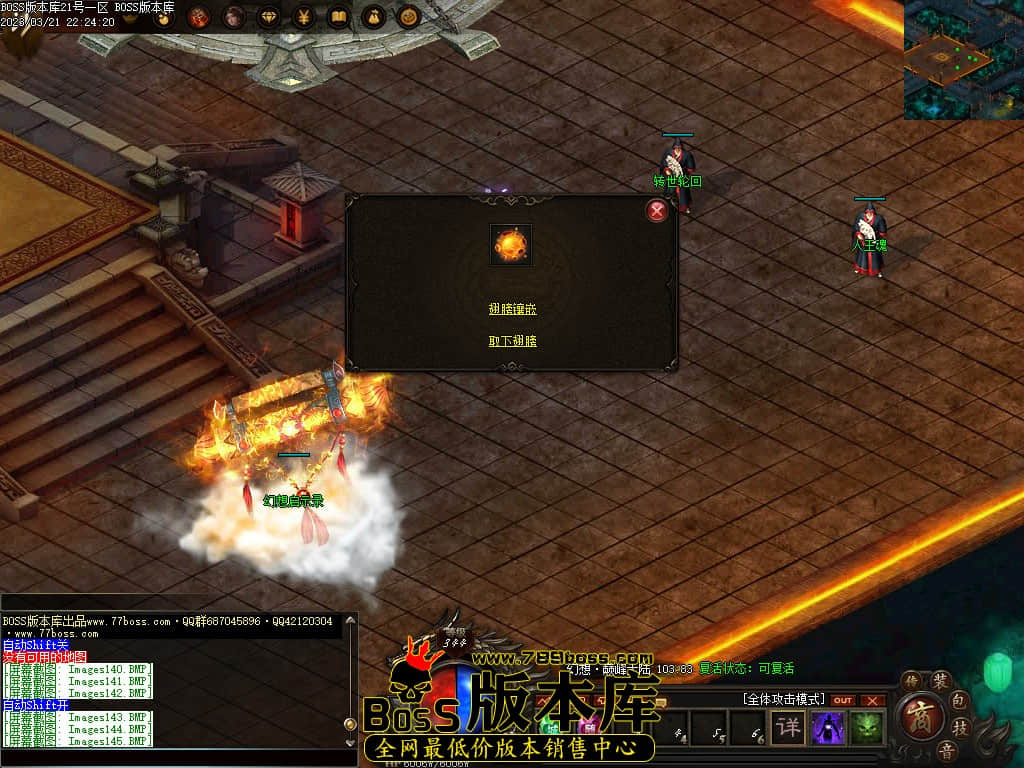Viewport: 1024px width, 768px height.
Task: Click the OUT button
Action: coord(843,700)
